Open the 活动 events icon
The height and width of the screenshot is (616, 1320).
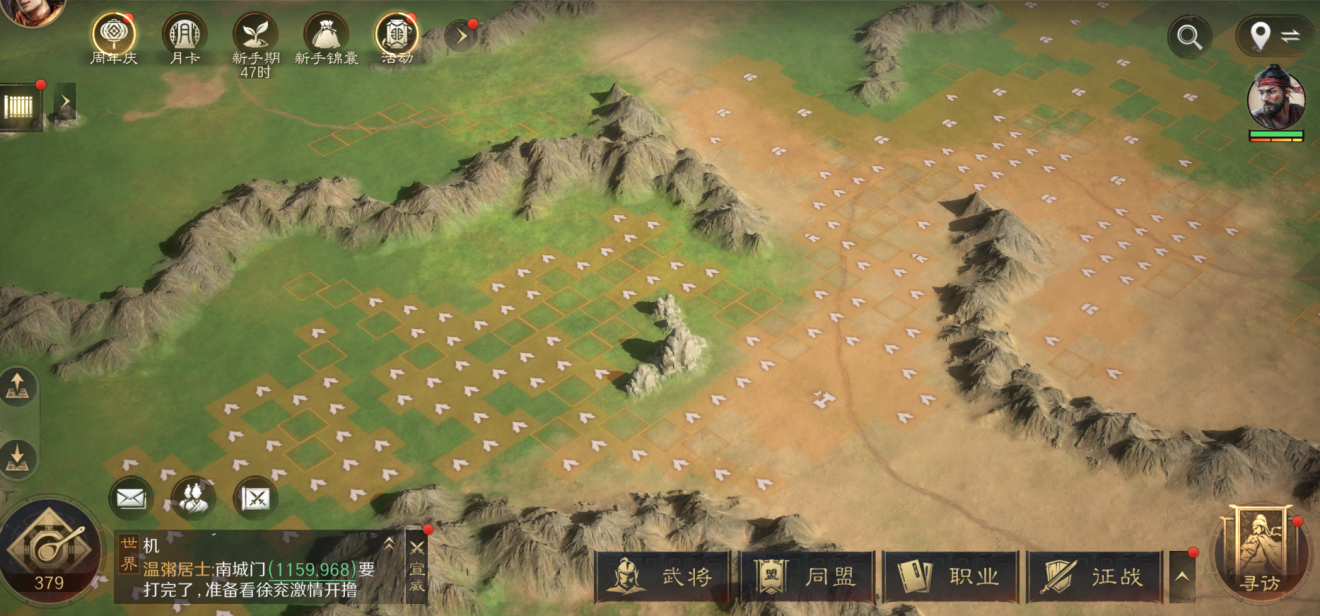(x=397, y=36)
